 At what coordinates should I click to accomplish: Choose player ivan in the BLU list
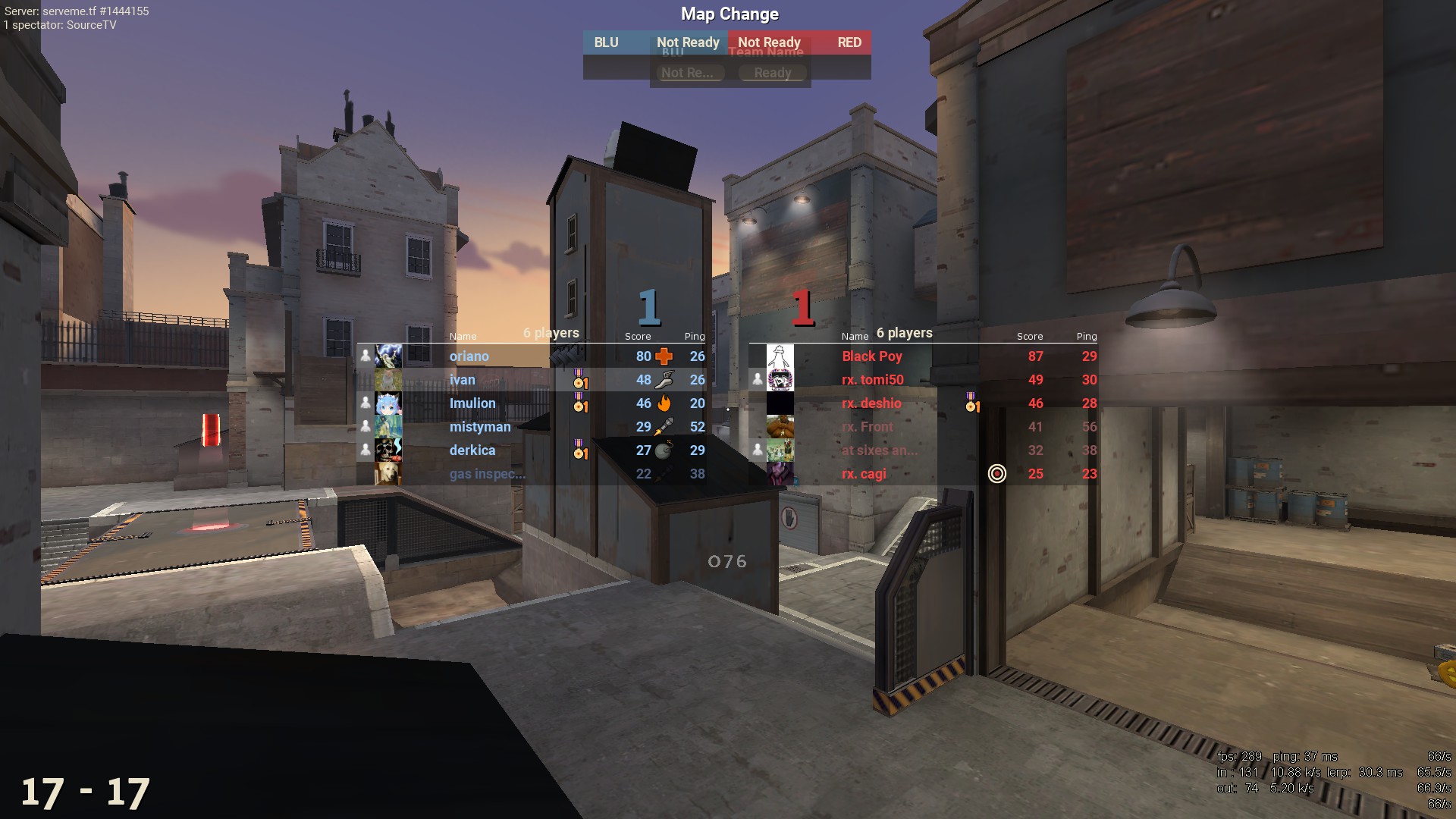click(x=463, y=380)
